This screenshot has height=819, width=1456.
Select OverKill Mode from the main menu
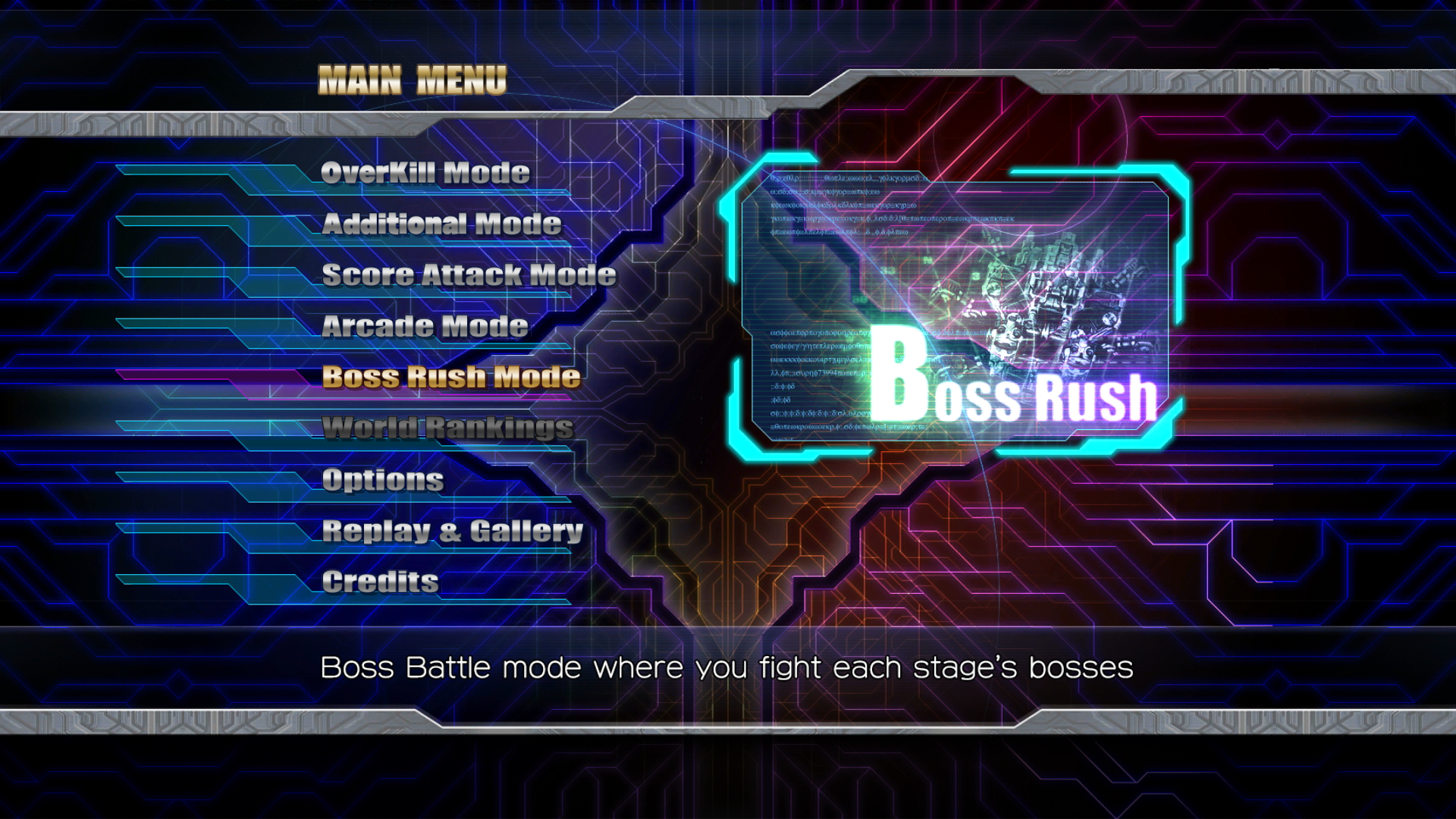425,173
